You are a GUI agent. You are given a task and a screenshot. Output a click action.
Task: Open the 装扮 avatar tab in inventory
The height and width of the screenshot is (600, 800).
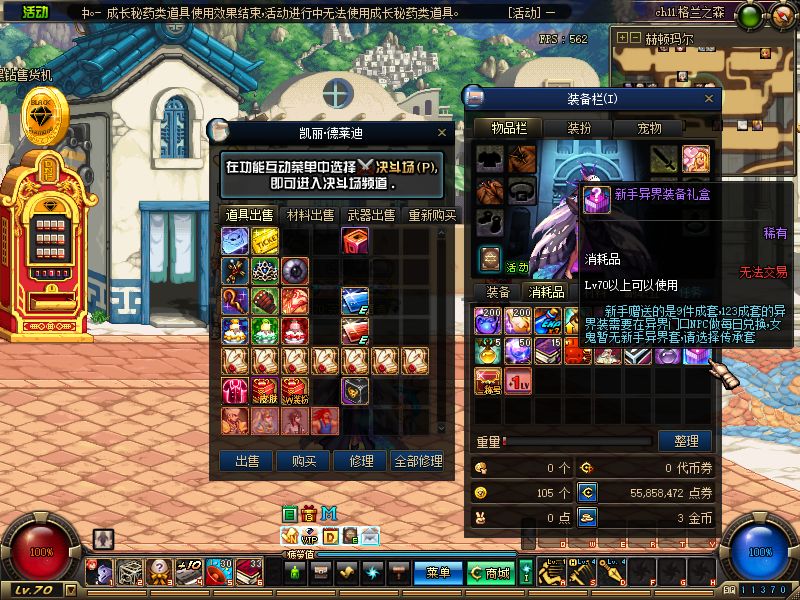click(x=579, y=128)
